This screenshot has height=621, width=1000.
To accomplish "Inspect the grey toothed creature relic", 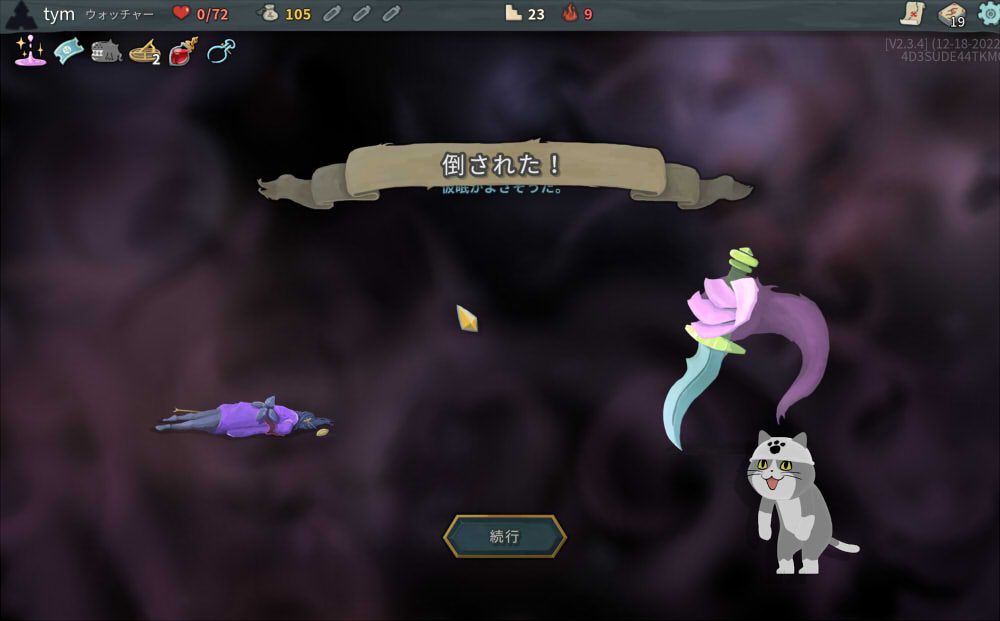I will tap(106, 51).
